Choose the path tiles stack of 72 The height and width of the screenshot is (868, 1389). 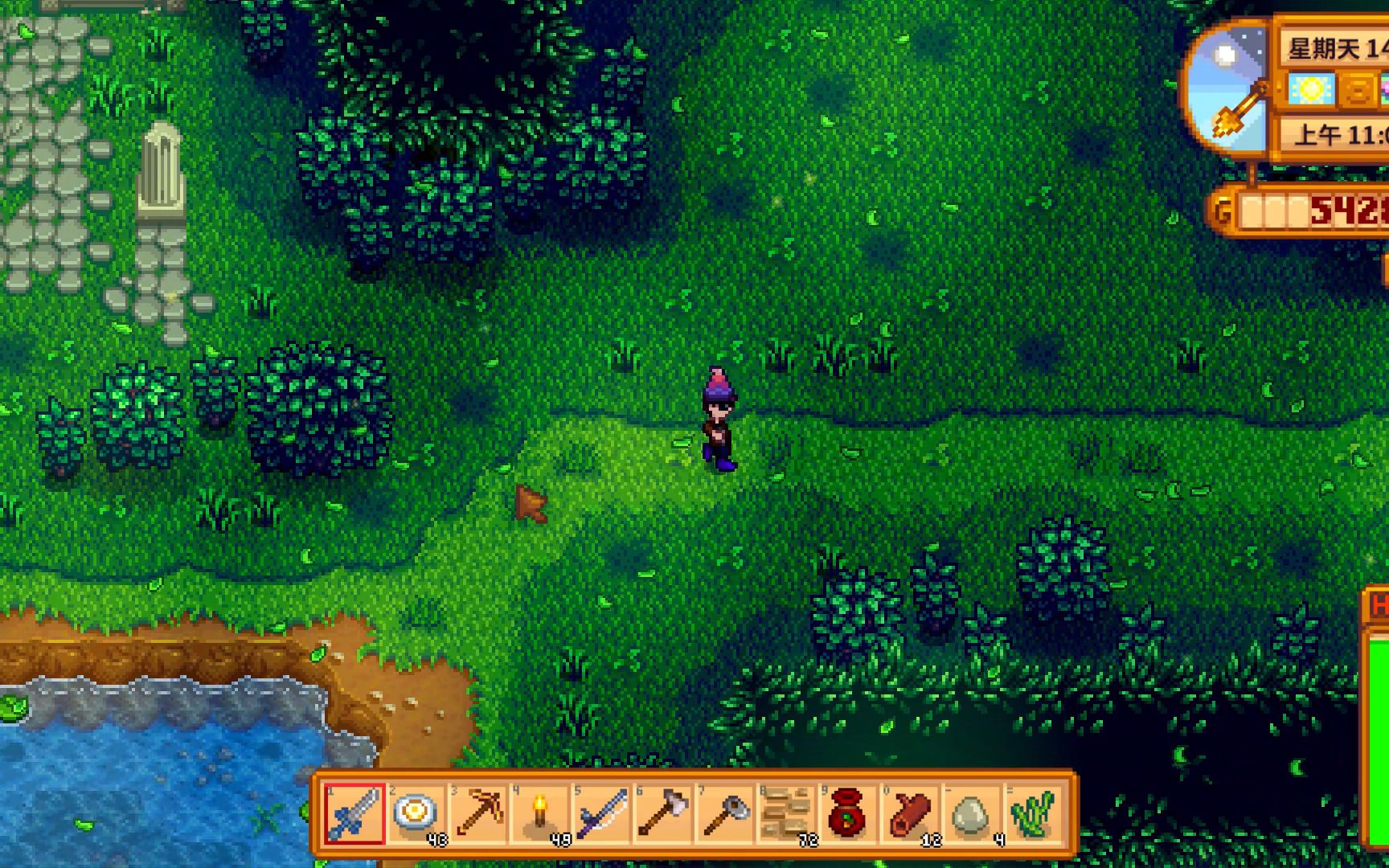point(786,813)
